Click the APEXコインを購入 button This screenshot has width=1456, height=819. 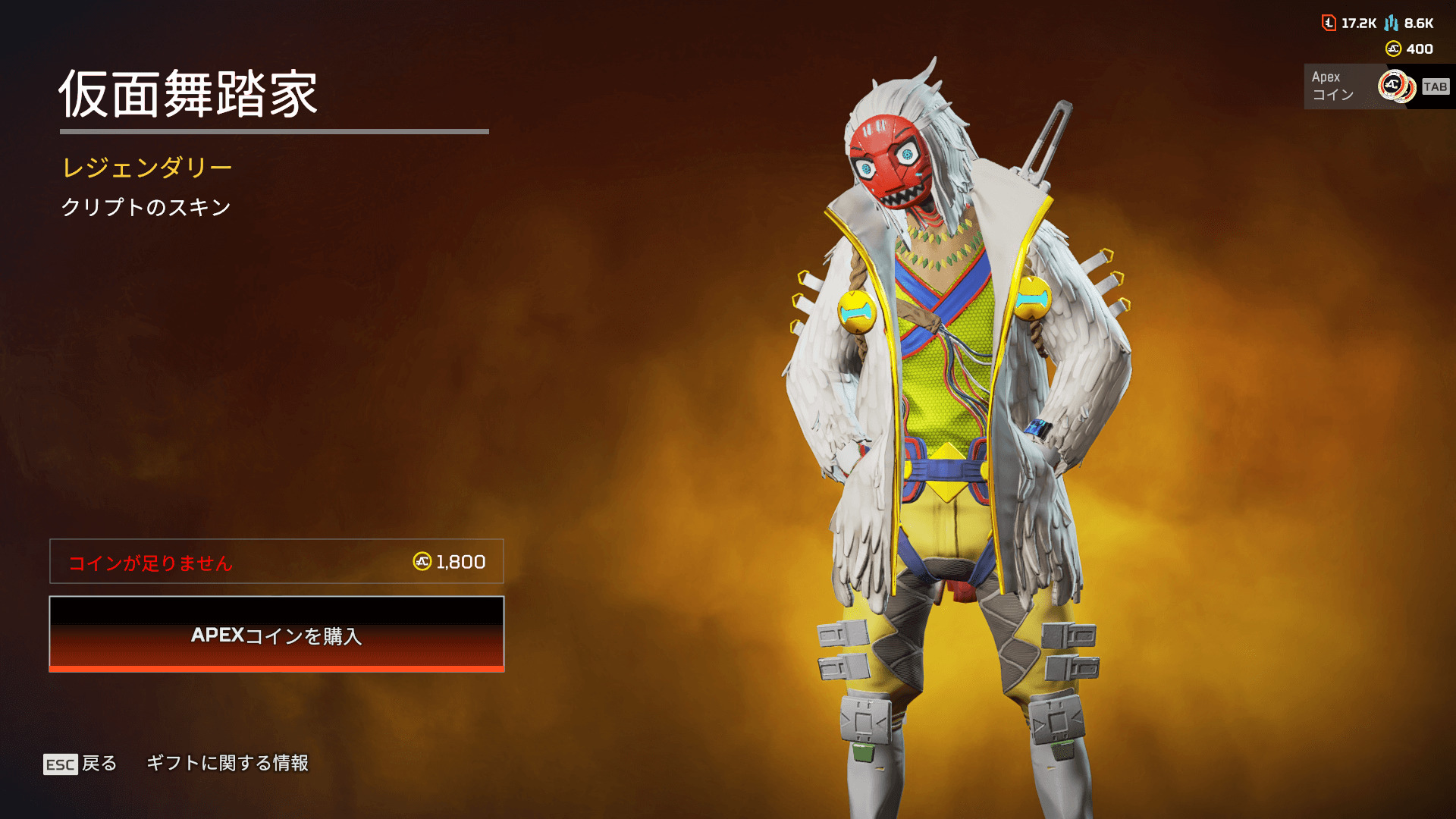tap(277, 634)
